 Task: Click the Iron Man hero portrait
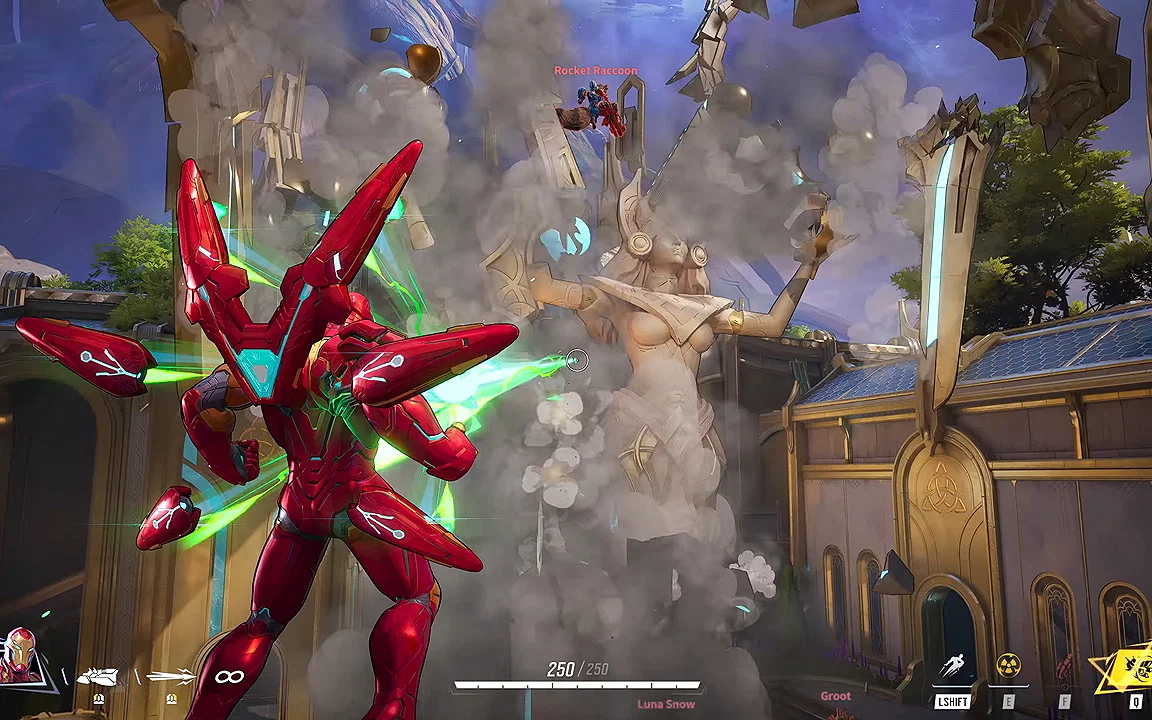[x=20, y=655]
